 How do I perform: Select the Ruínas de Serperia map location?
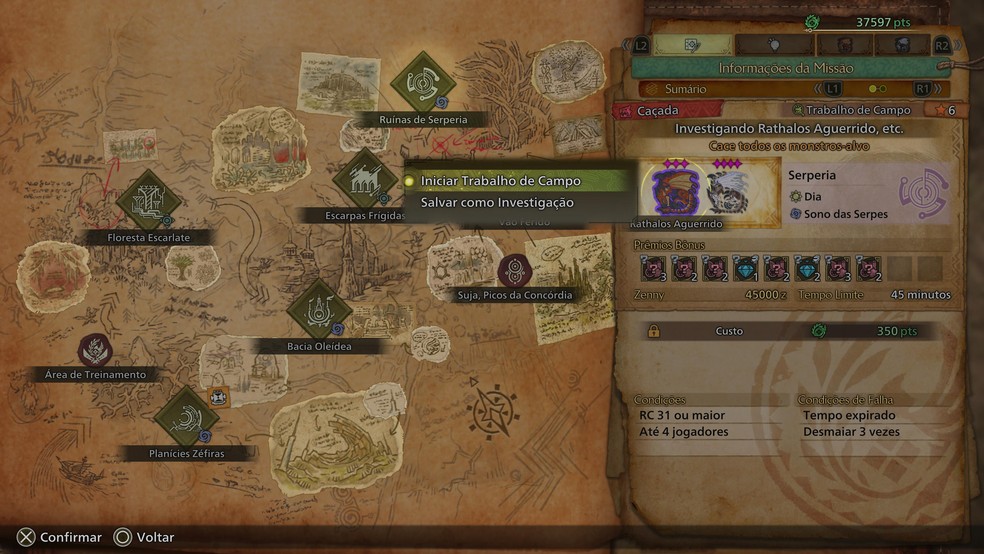[423, 85]
